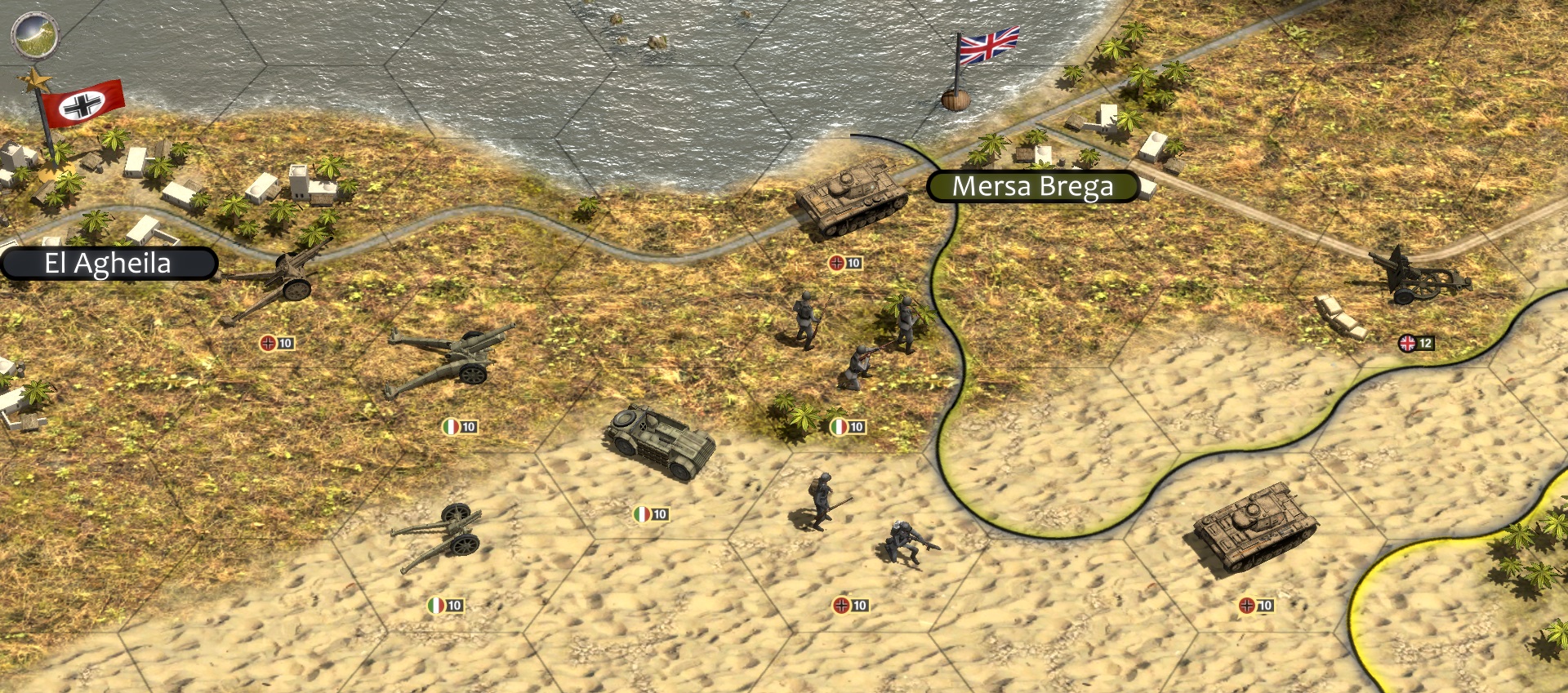Select the German tank in the desert

pyautogui.click(x=1254, y=526)
